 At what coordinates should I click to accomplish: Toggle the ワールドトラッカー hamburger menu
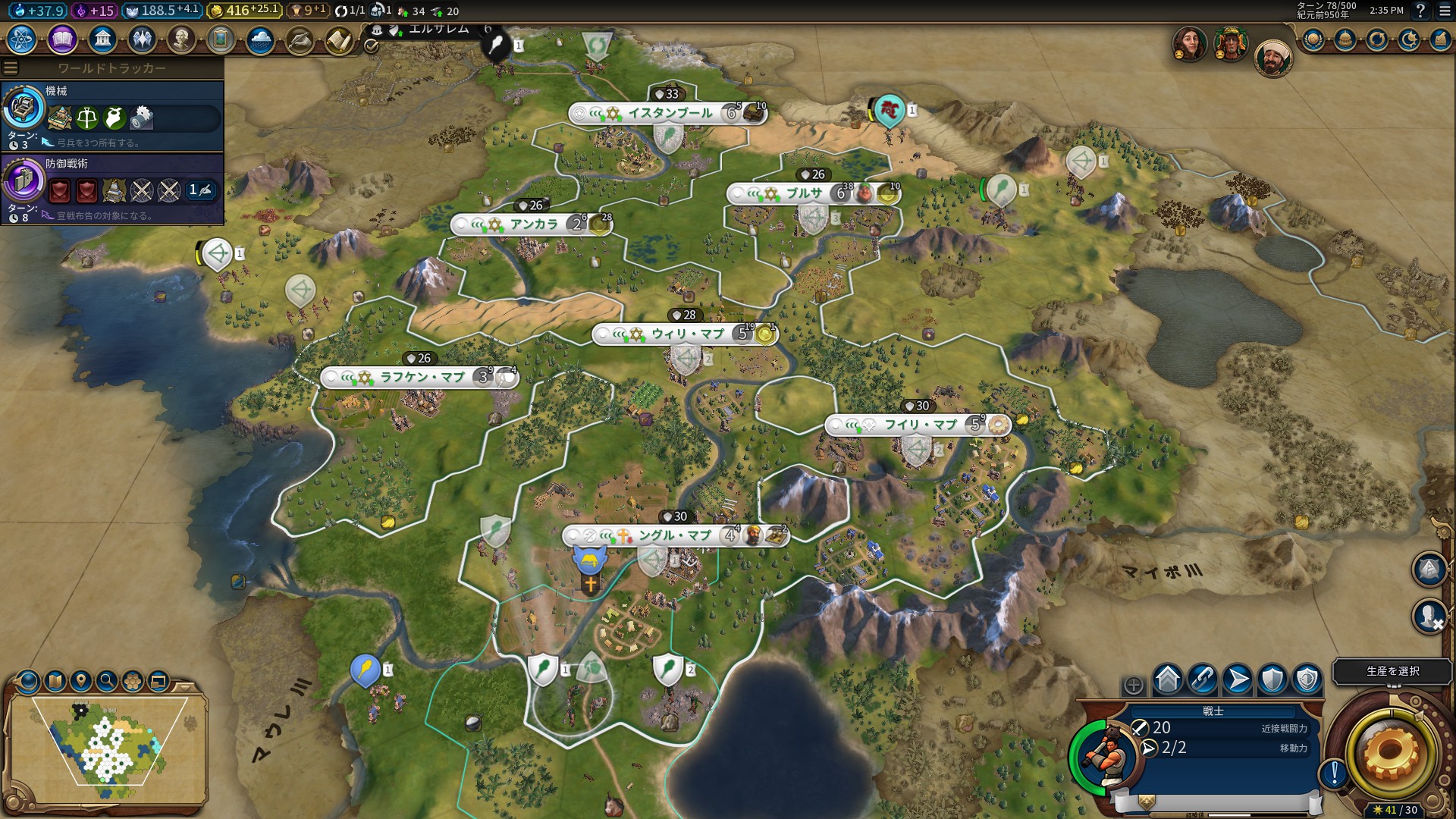click(x=11, y=68)
